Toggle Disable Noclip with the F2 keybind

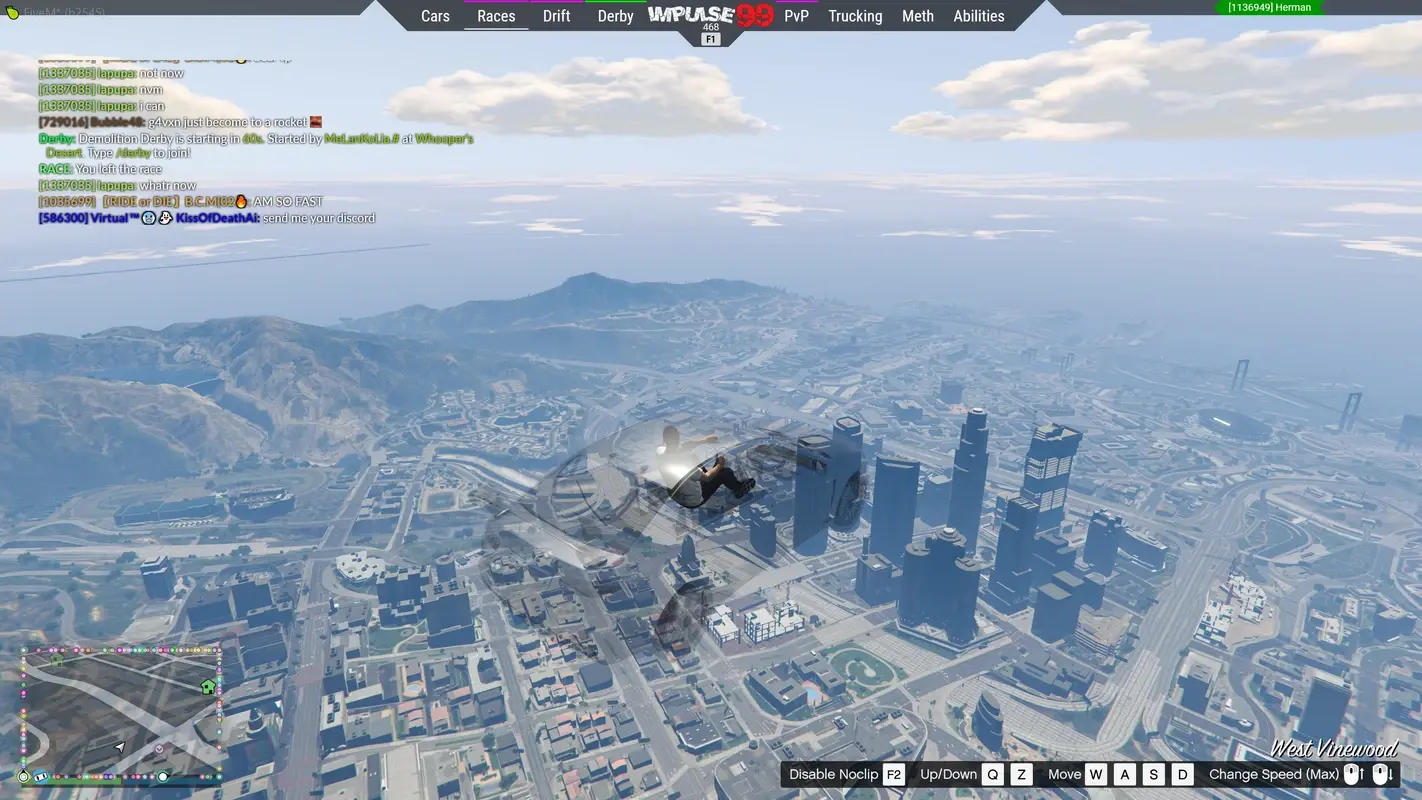893,773
